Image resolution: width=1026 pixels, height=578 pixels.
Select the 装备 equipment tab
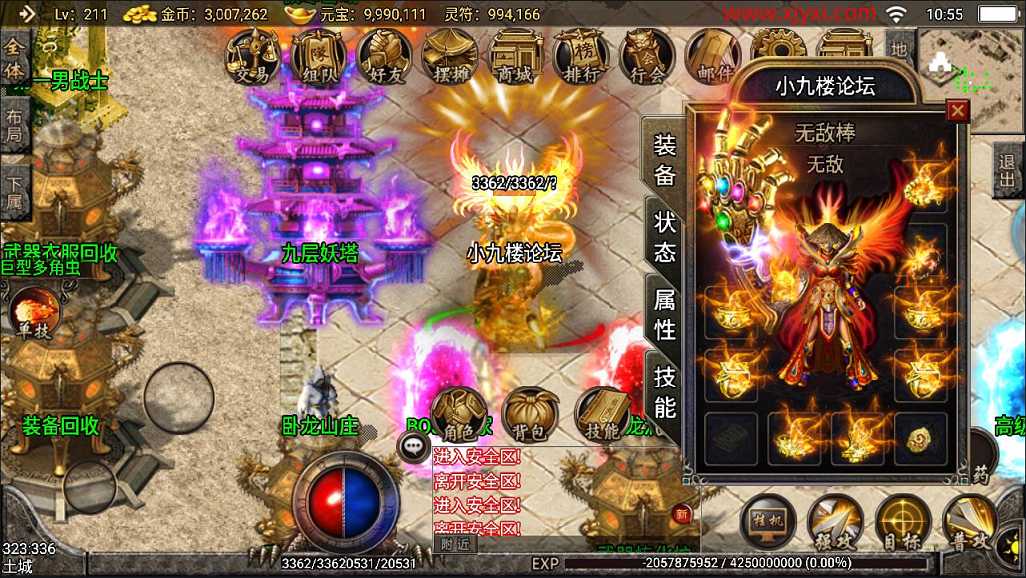[665, 160]
